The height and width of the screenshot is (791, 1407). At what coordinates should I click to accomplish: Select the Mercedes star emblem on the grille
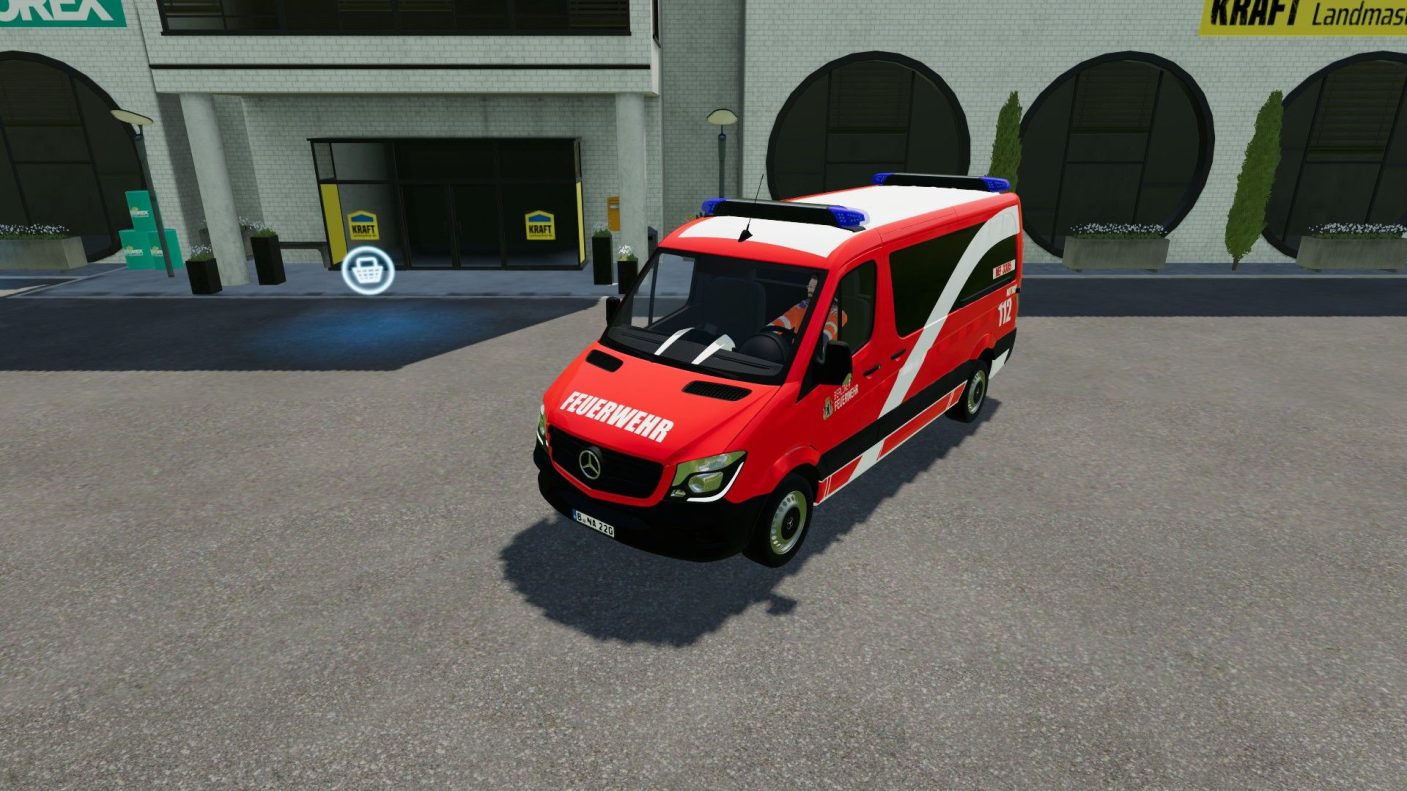point(588,466)
